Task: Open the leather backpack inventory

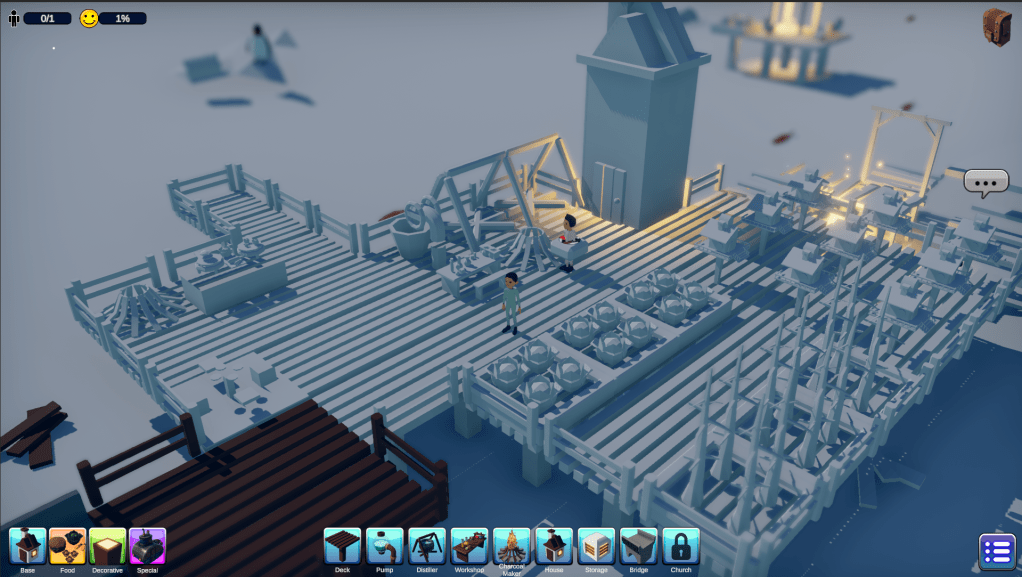Action: [x=997, y=27]
